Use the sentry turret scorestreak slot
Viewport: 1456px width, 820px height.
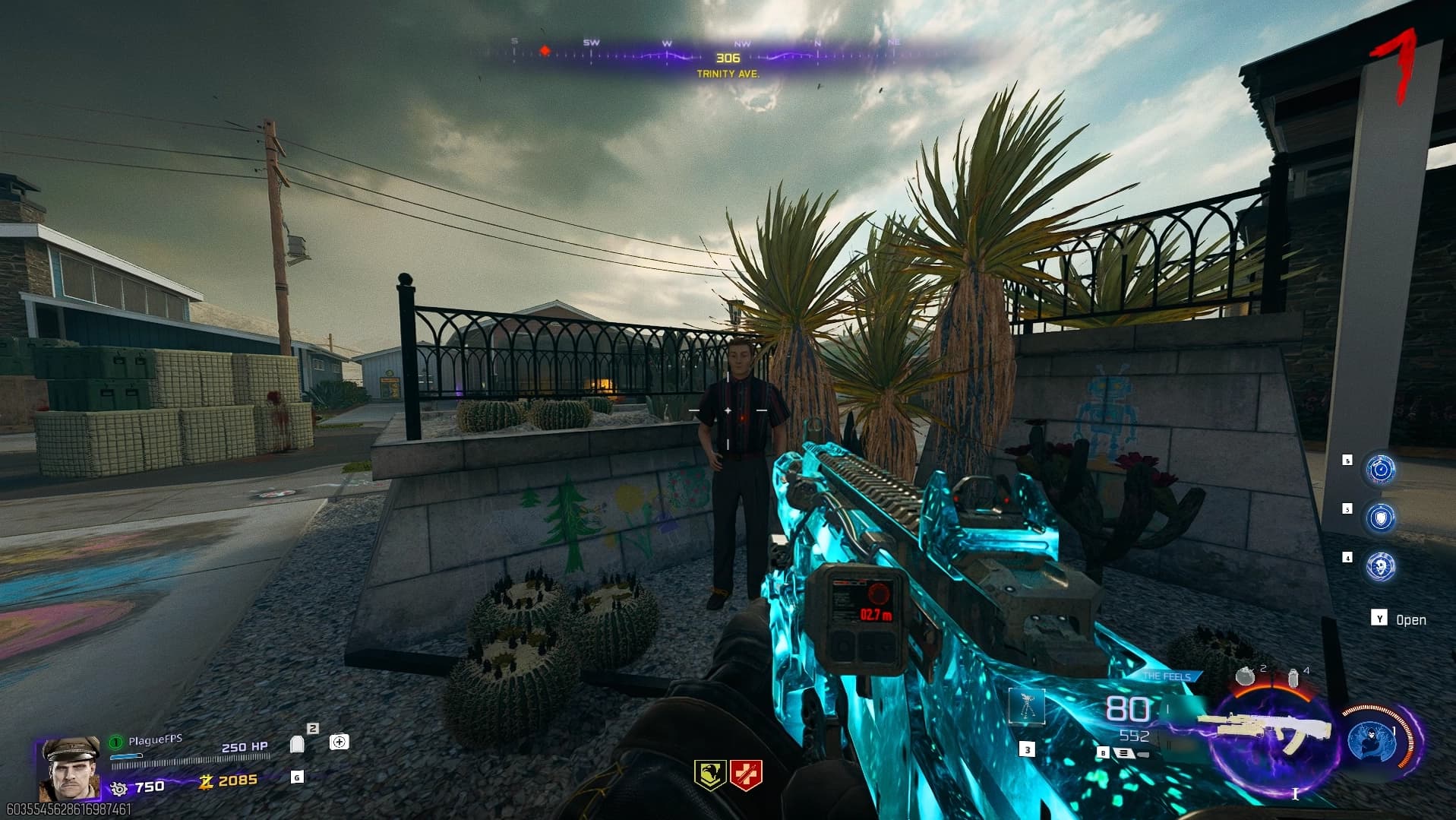(x=1027, y=706)
